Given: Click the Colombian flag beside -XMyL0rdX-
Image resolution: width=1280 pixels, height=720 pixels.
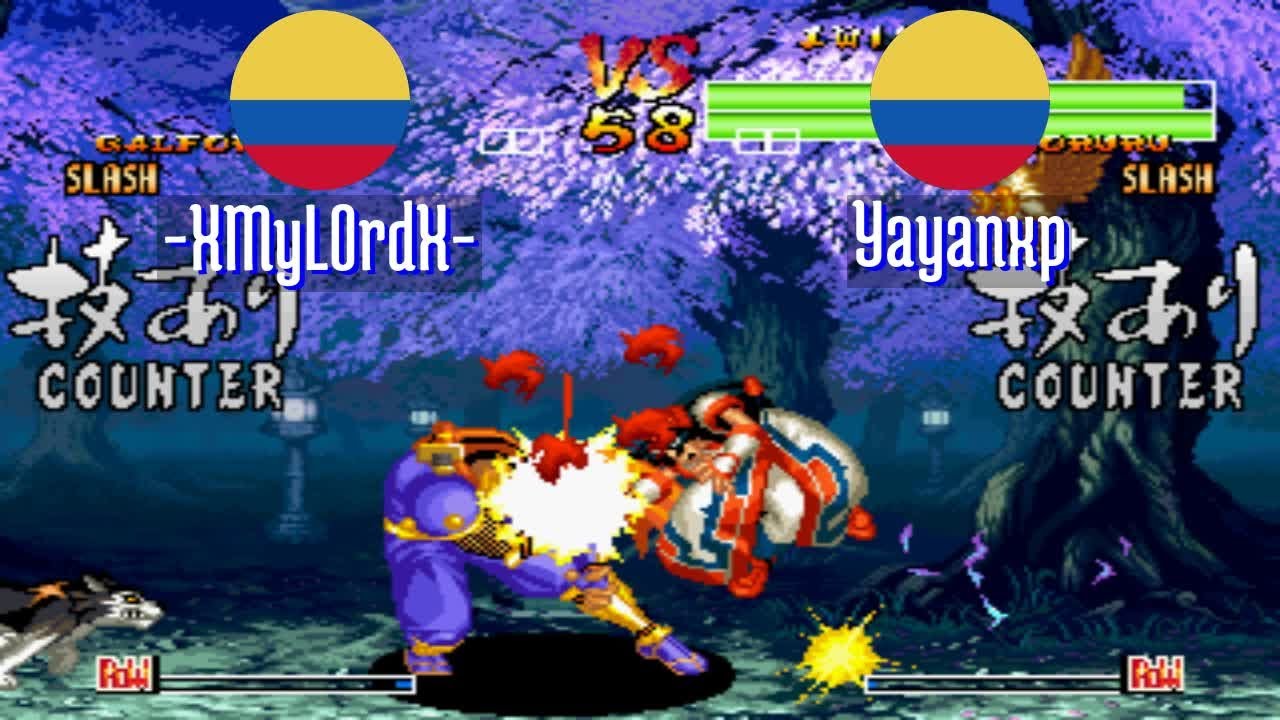Looking at the screenshot, I should point(318,100).
